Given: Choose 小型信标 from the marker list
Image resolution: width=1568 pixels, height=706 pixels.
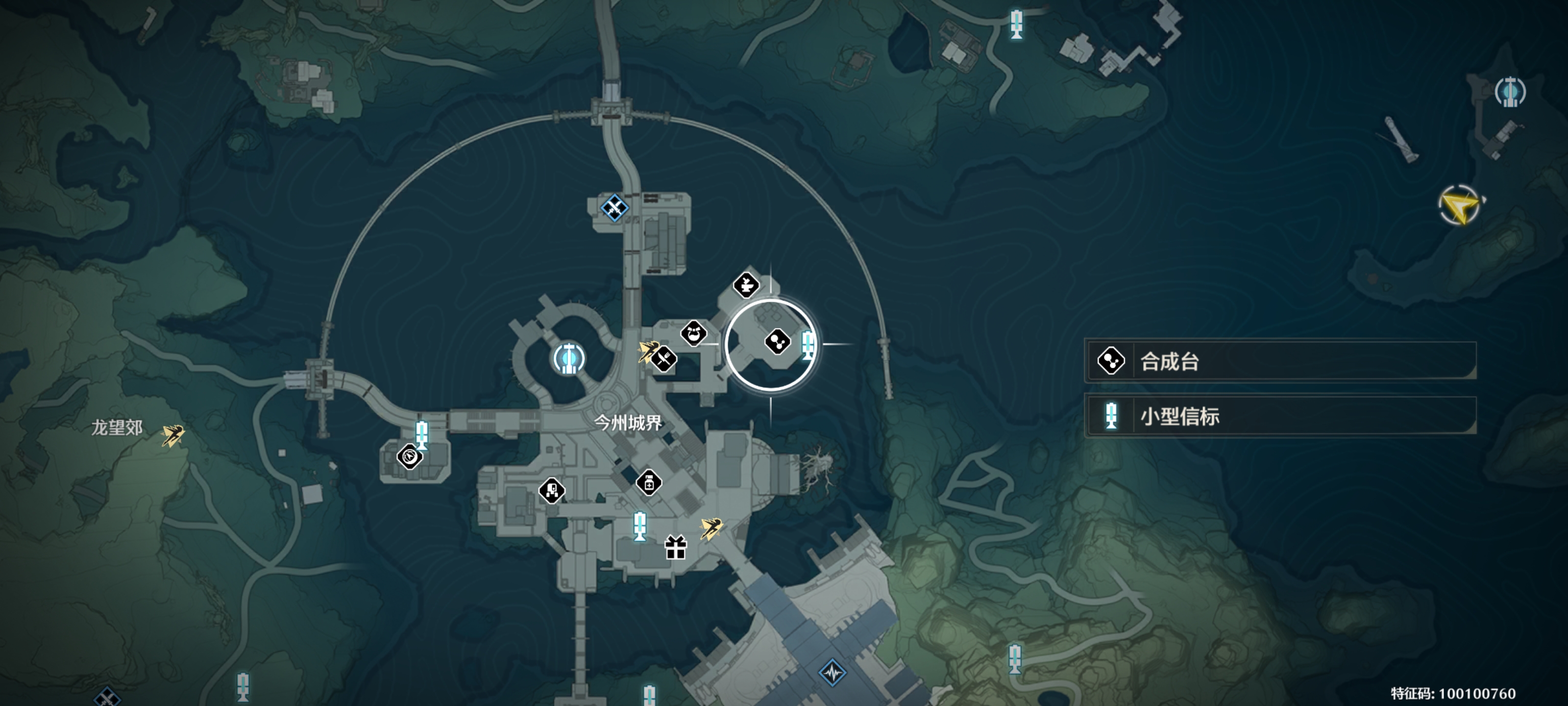Looking at the screenshot, I should click(1281, 417).
